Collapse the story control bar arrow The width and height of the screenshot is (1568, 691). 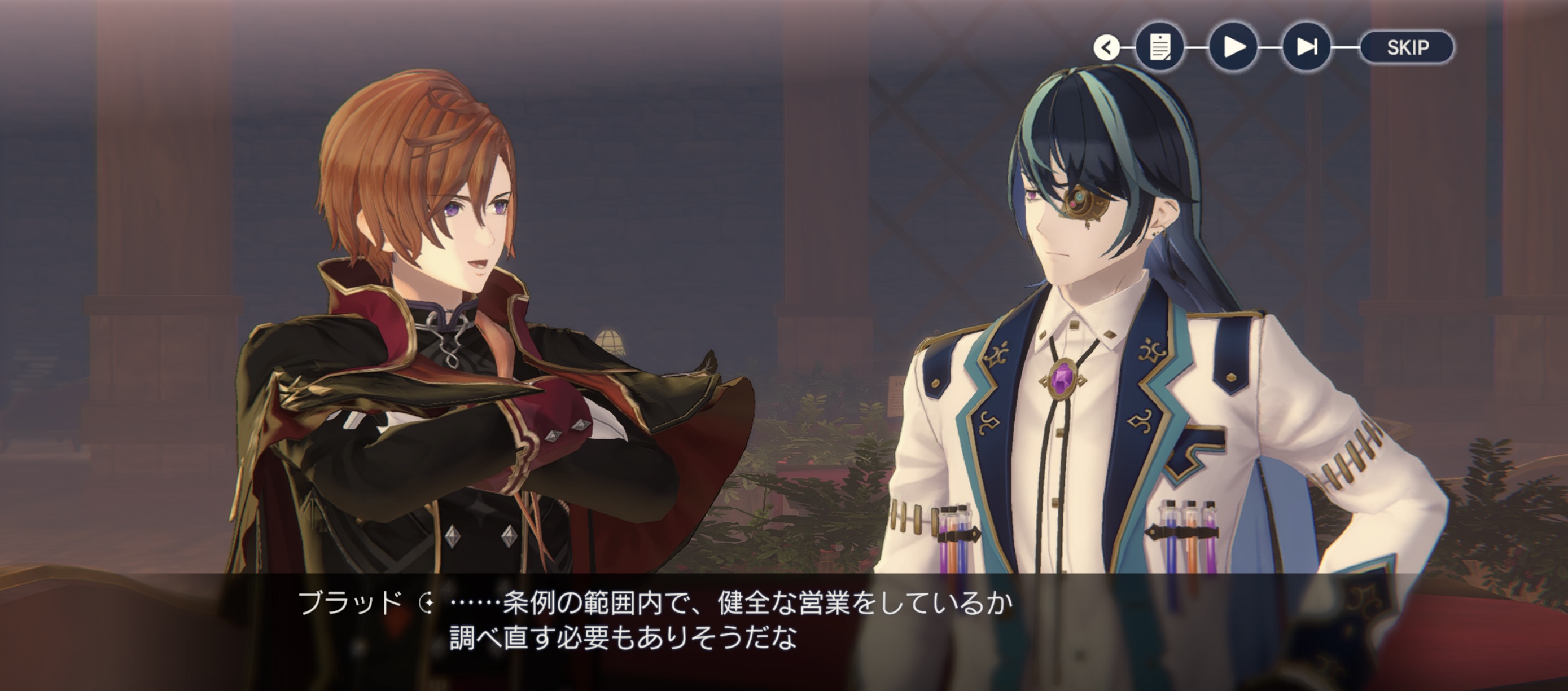[x=1106, y=47]
